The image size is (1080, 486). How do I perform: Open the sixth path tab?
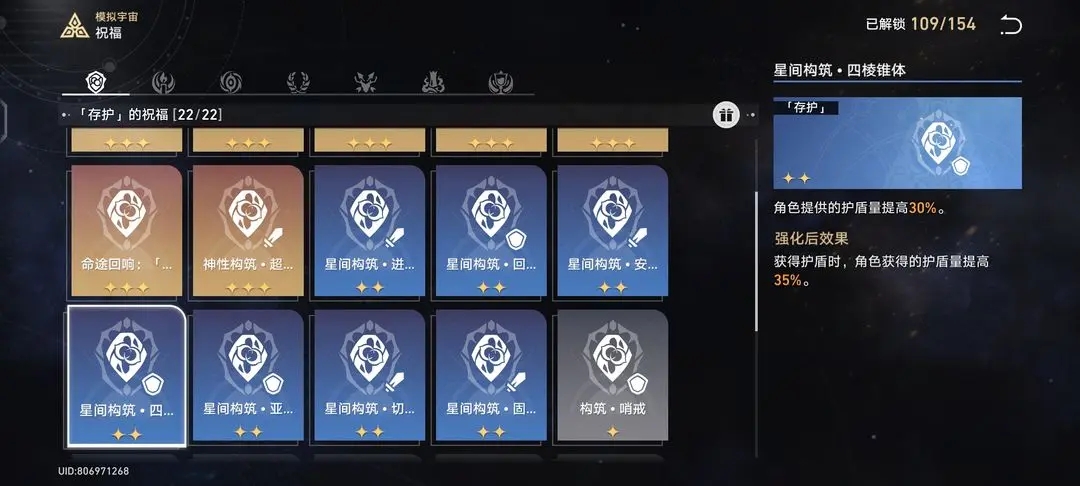tap(432, 82)
